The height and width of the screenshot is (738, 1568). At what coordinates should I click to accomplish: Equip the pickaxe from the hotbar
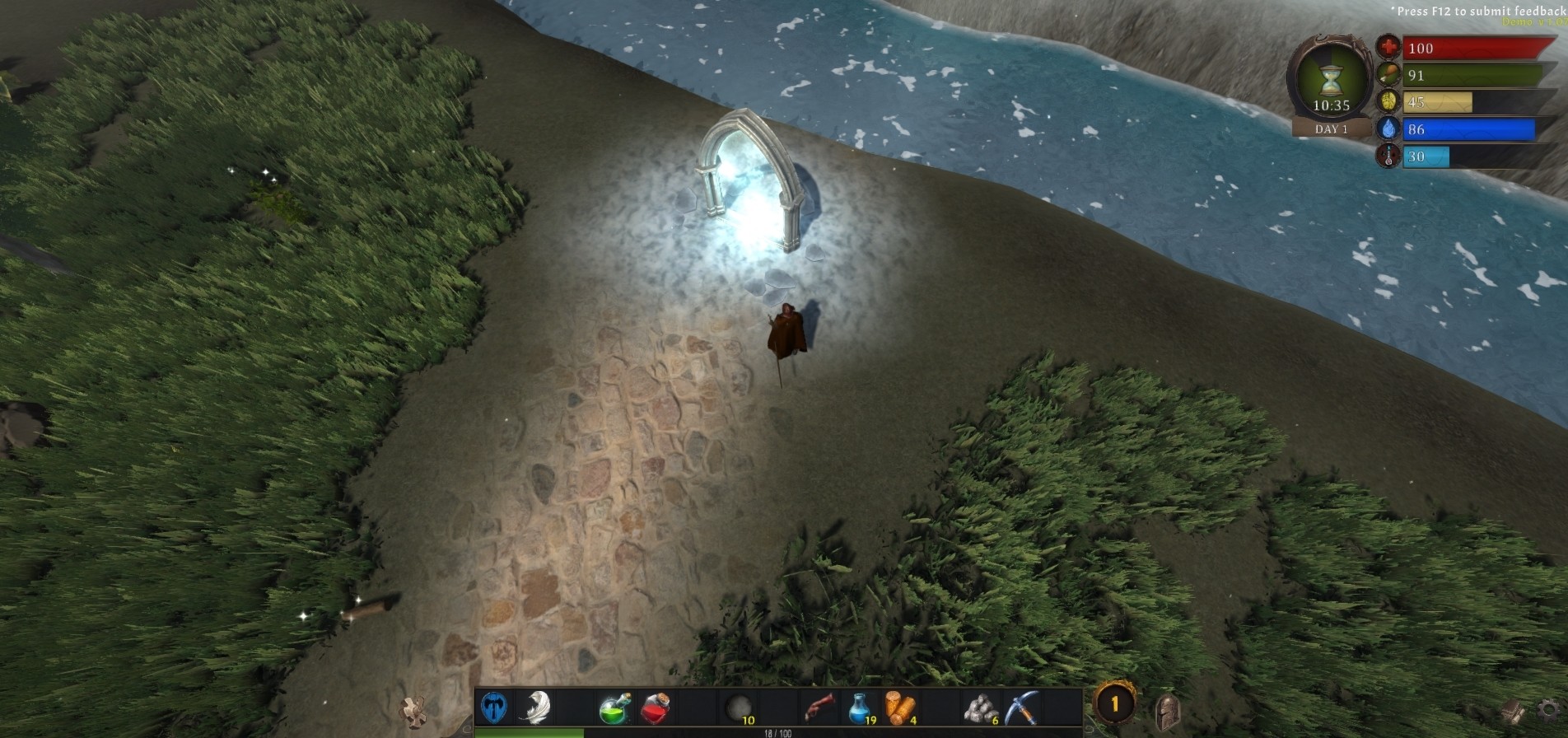pos(1020,708)
